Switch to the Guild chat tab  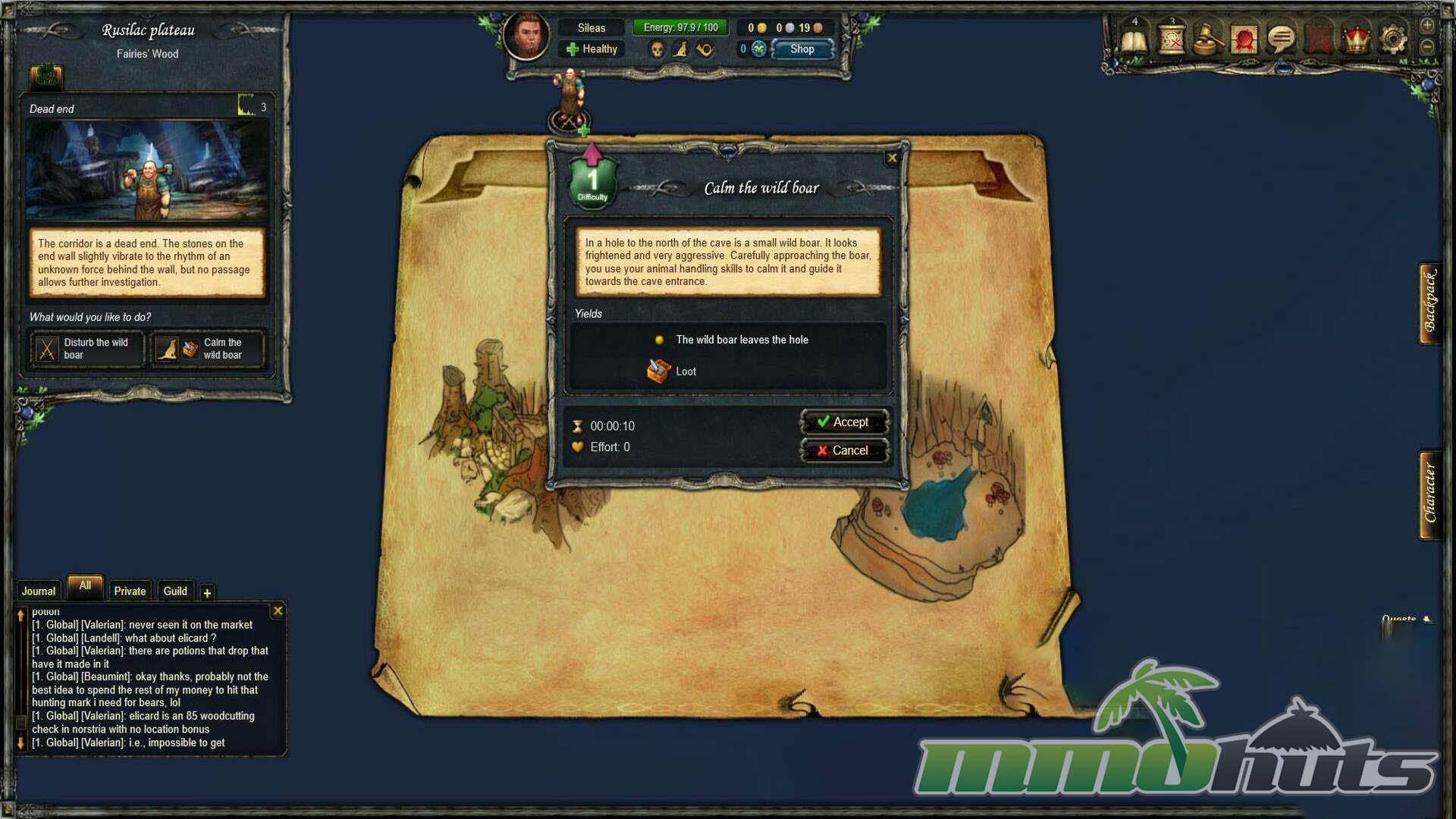[175, 591]
